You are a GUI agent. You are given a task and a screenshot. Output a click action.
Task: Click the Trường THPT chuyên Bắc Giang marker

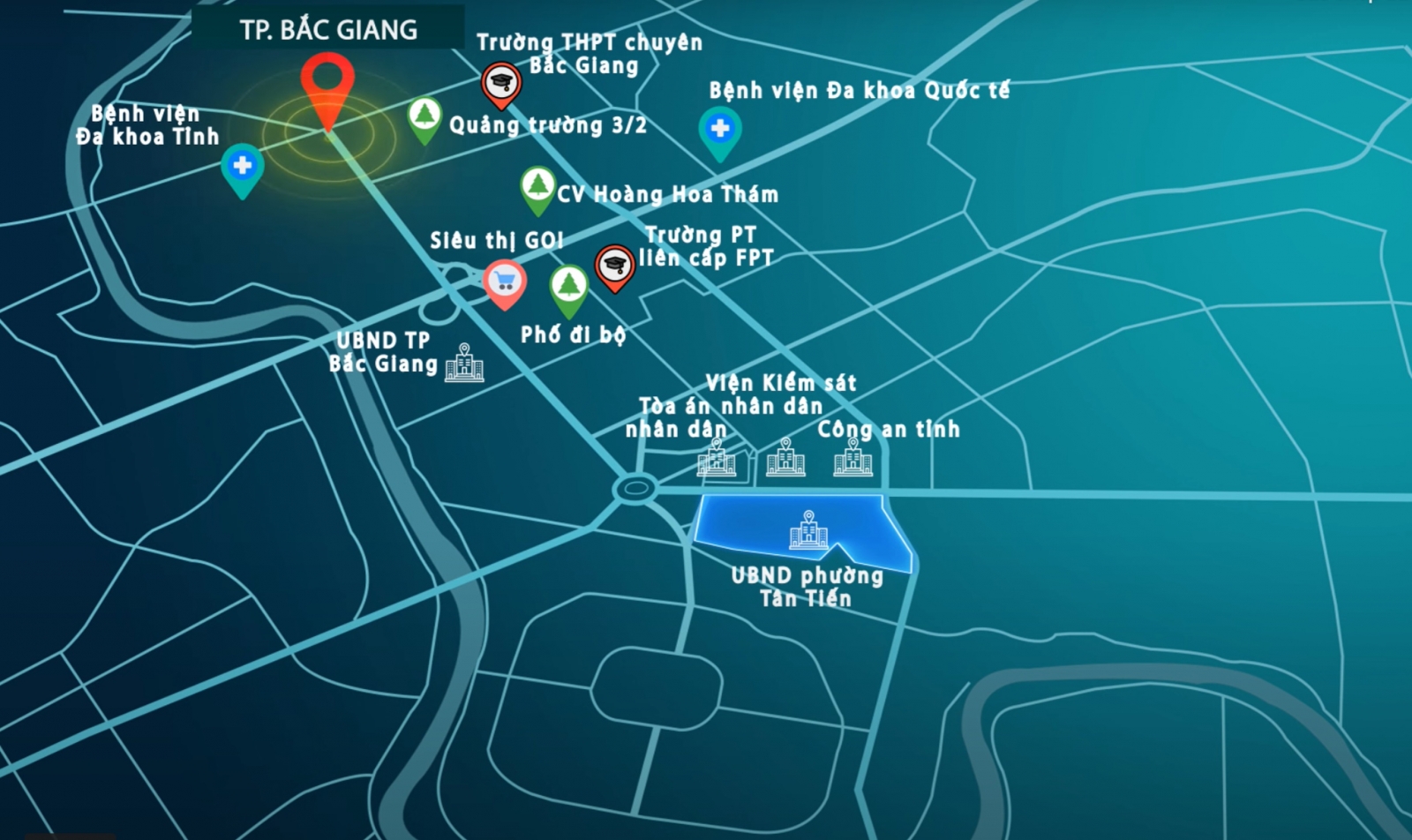pyautogui.click(x=501, y=83)
